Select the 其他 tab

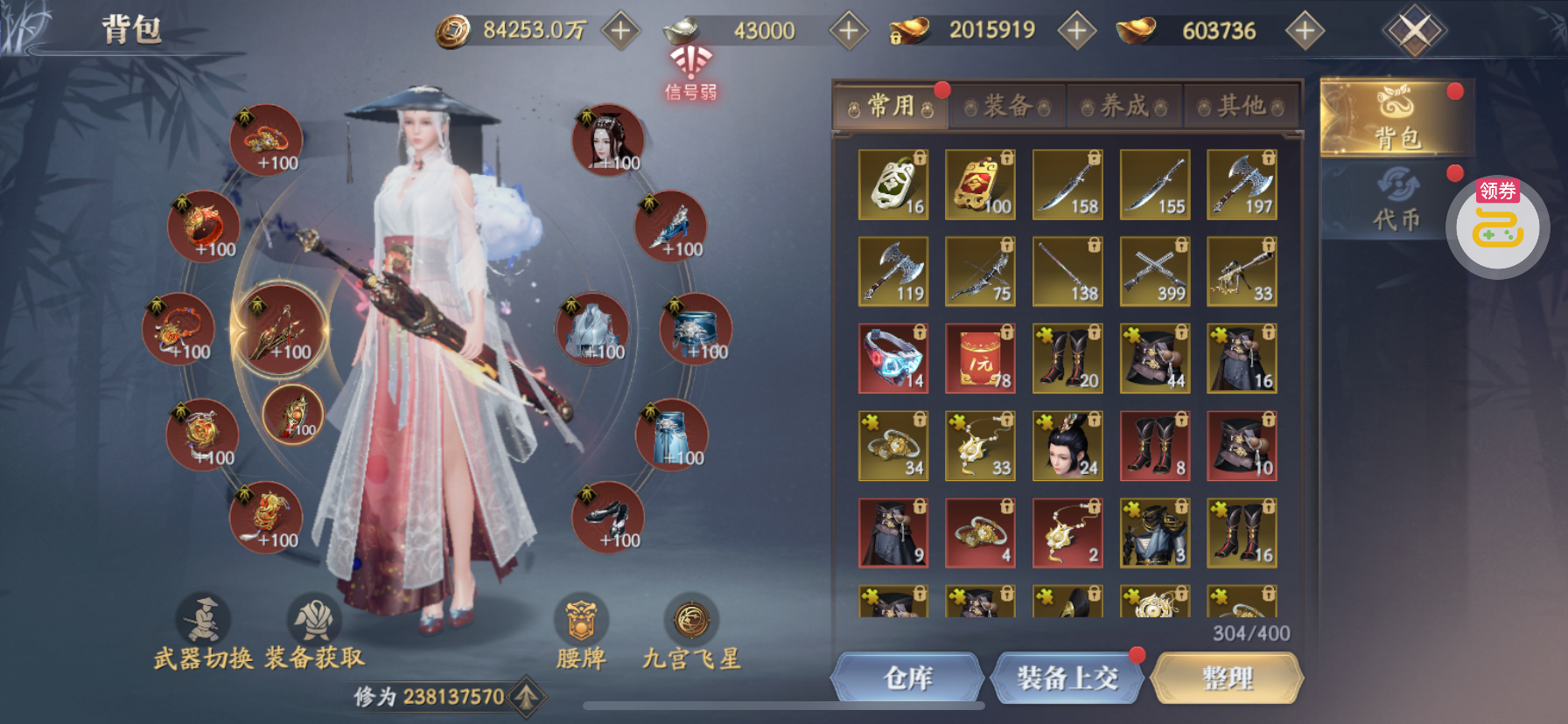(x=1241, y=107)
